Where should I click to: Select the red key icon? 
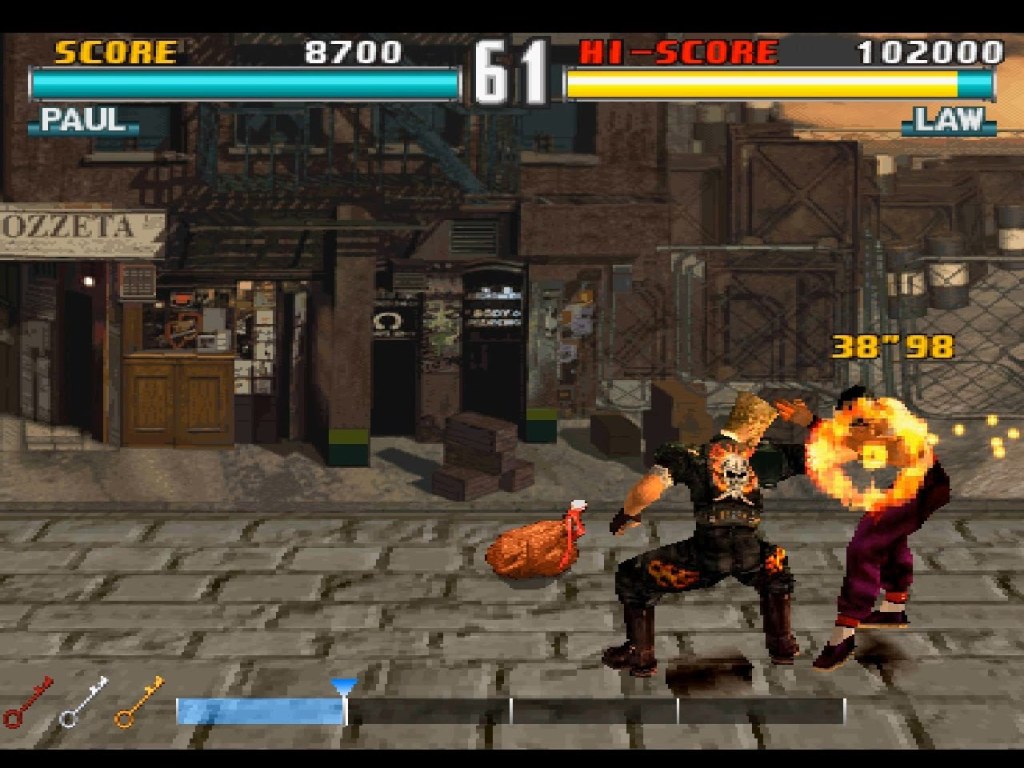pyautogui.click(x=28, y=702)
